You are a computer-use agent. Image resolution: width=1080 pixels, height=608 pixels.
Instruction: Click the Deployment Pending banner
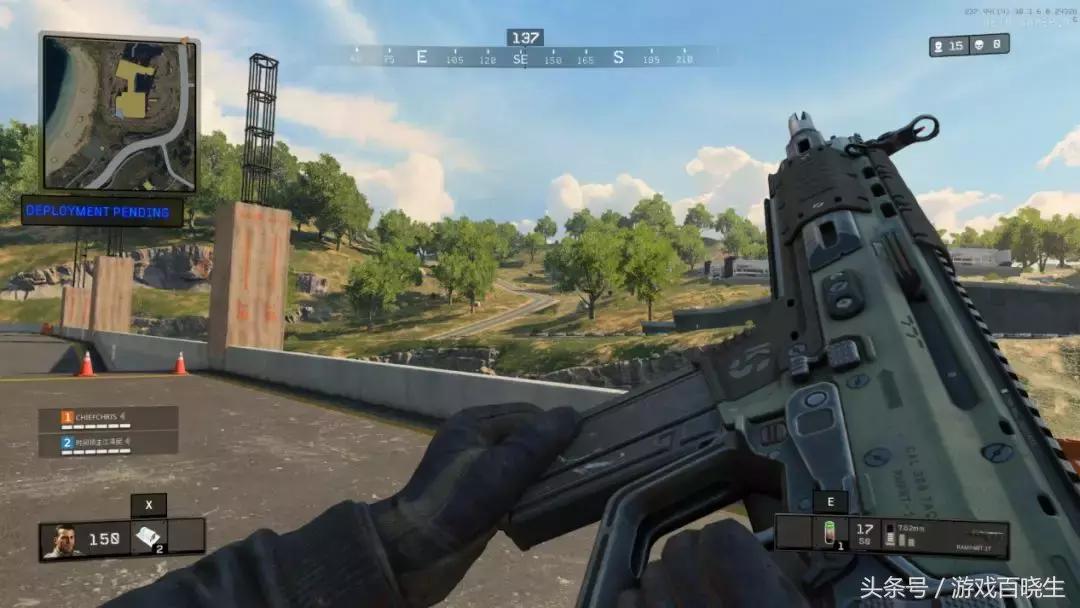coord(103,211)
